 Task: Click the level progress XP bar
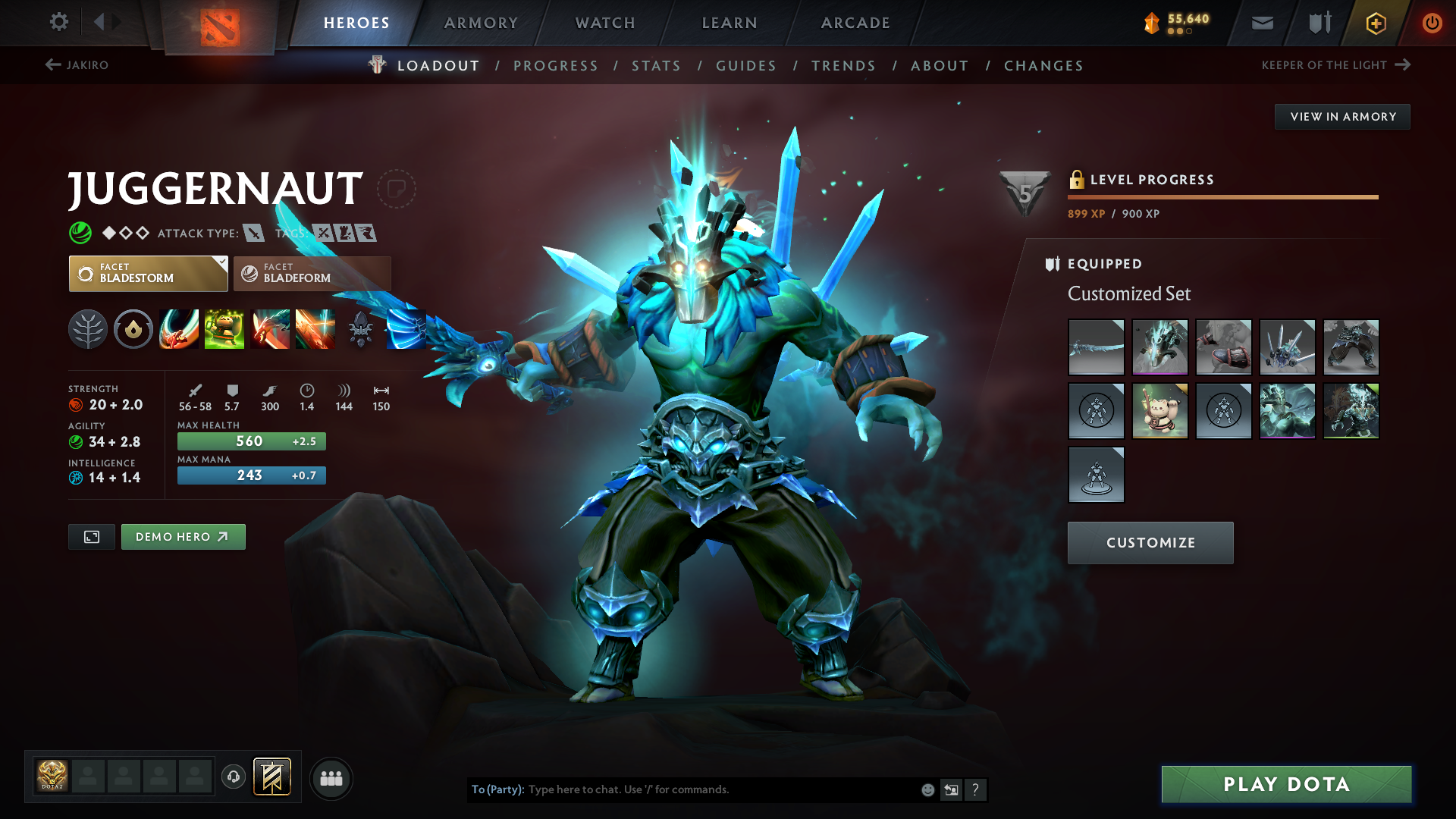[1222, 197]
